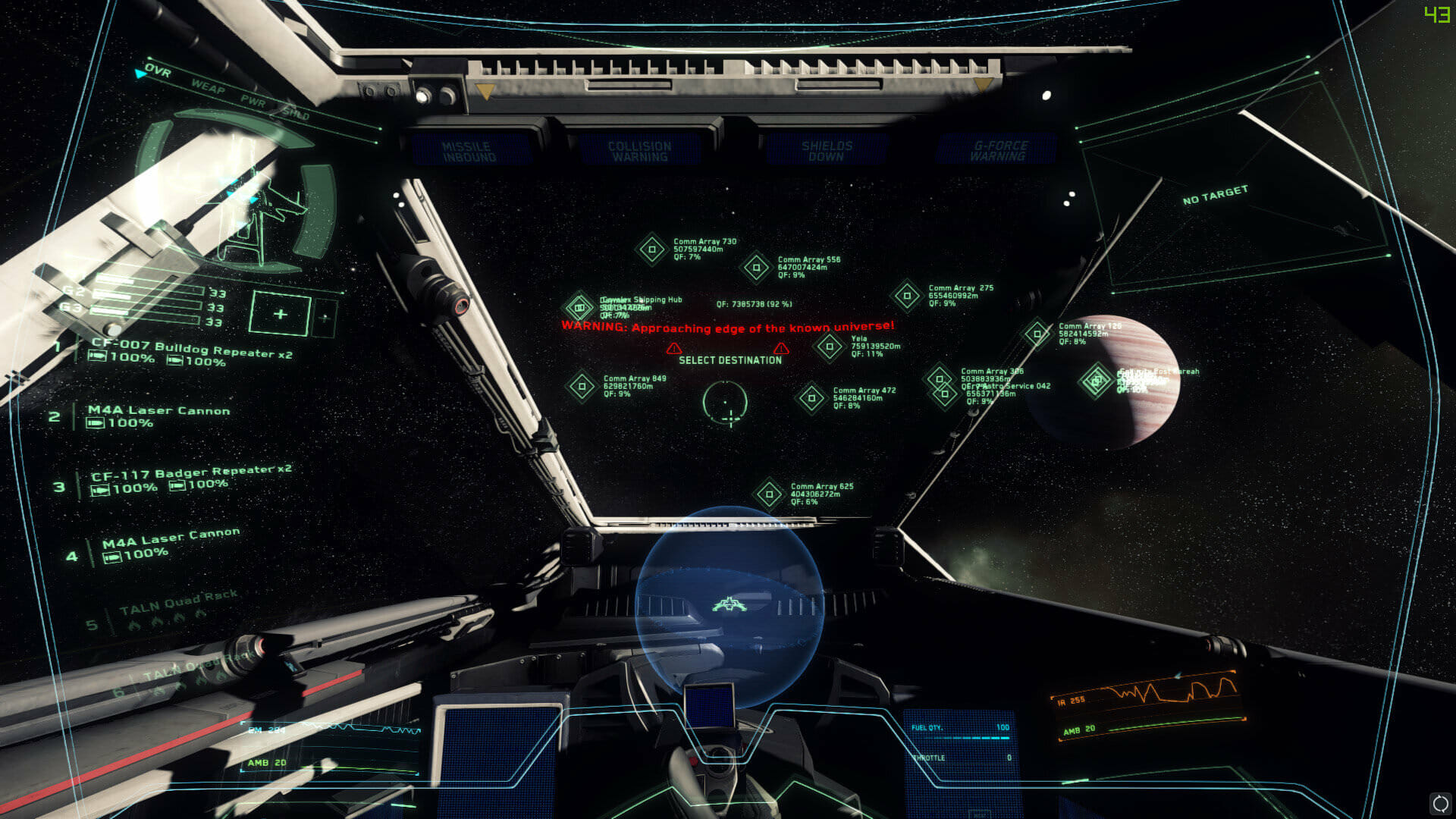1456x819 pixels.
Task: Select the CF-007 Bulldog Repeater weapon group
Action: 191,350
